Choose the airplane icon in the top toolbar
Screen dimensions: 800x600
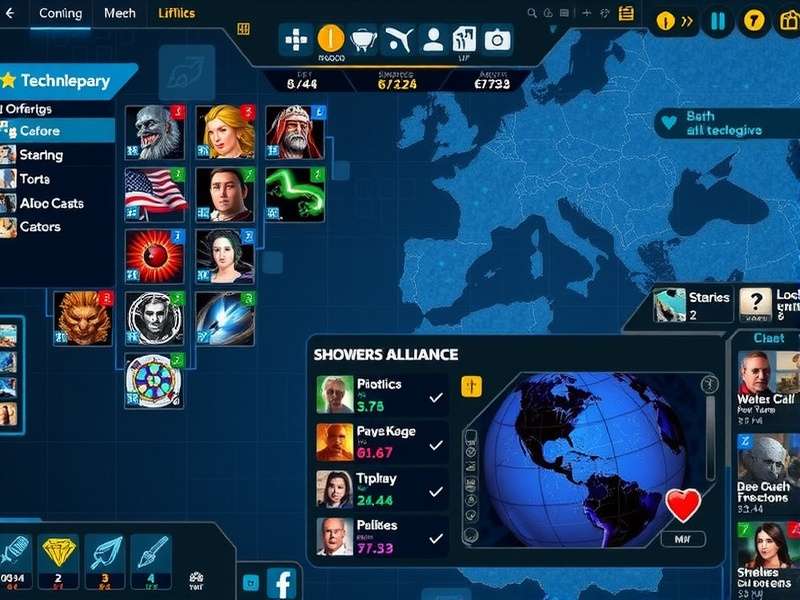[x=398, y=39]
